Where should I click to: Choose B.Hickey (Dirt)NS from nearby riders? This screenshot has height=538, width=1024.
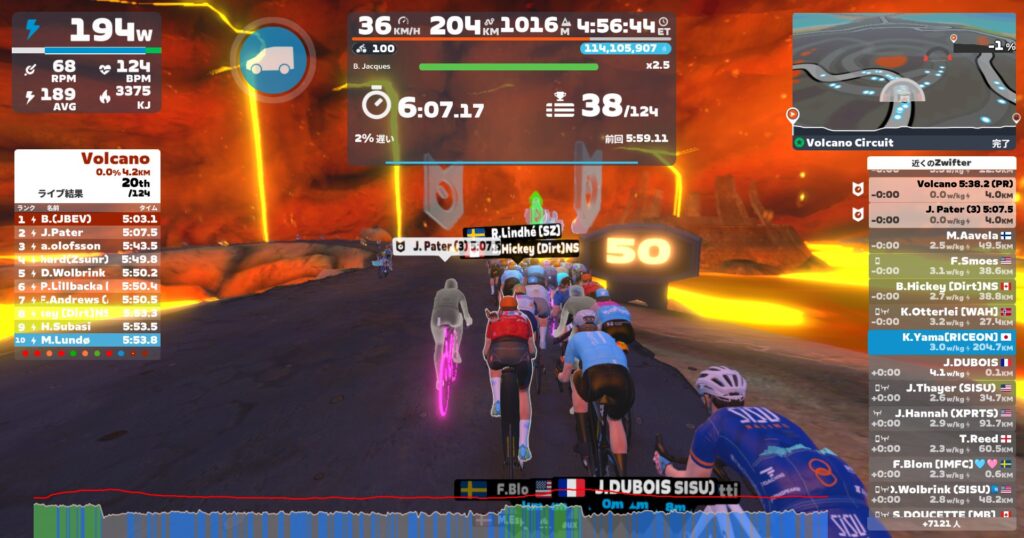click(x=941, y=290)
